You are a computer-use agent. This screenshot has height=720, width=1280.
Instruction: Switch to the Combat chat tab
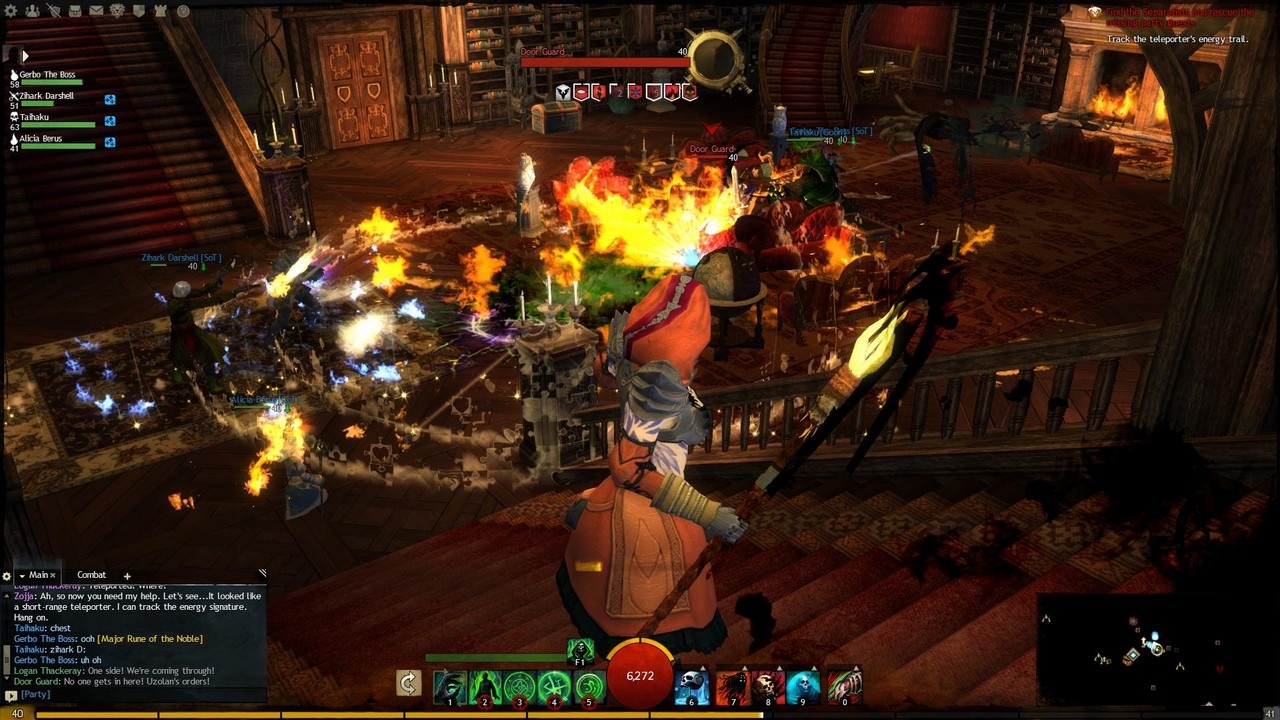91,575
